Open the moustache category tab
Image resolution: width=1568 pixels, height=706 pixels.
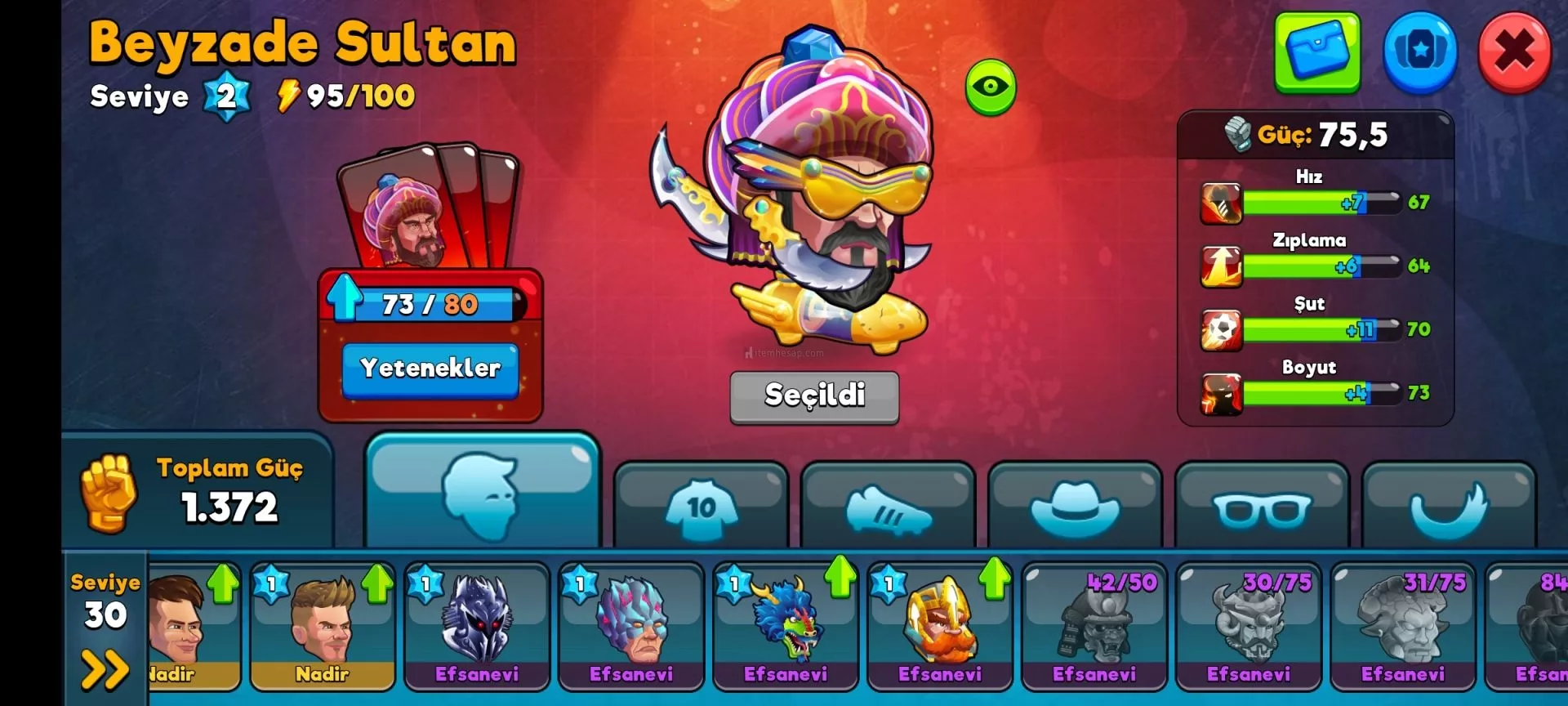pos(1449,508)
